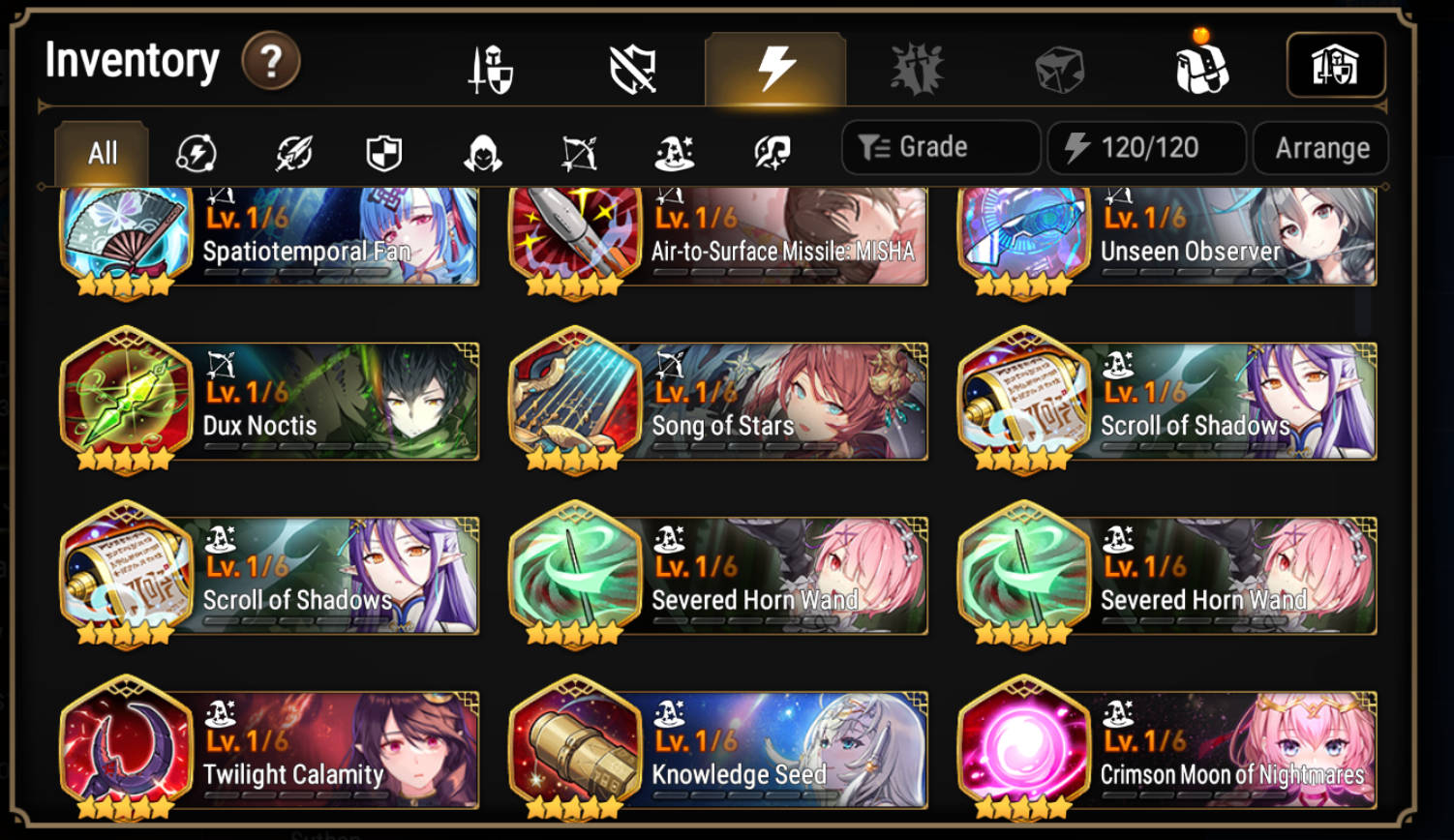The width and height of the screenshot is (1454, 840).
Task: Open the Grade filter dropdown
Action: point(939,147)
